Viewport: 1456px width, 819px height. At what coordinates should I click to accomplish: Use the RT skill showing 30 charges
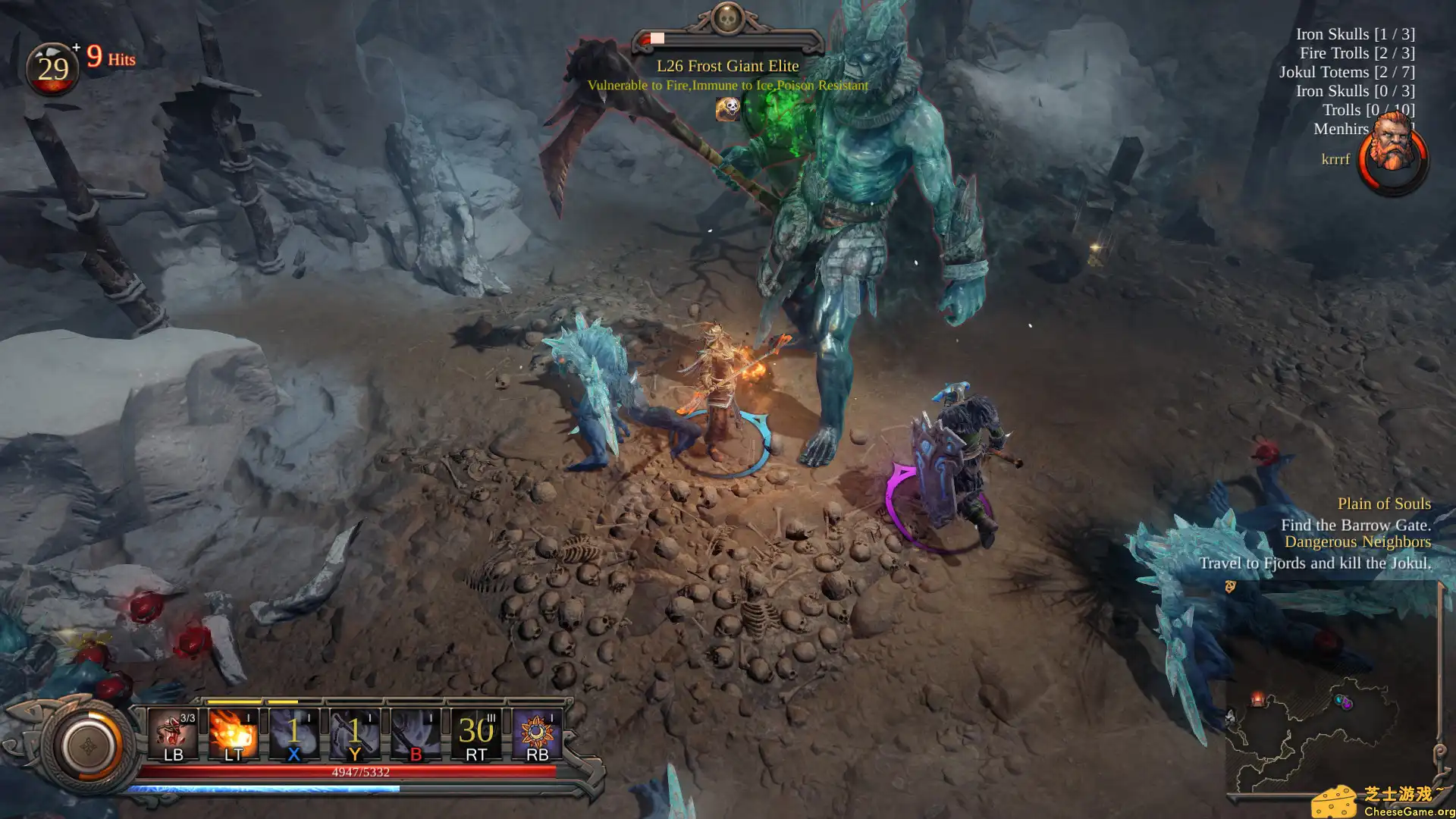[x=475, y=732]
